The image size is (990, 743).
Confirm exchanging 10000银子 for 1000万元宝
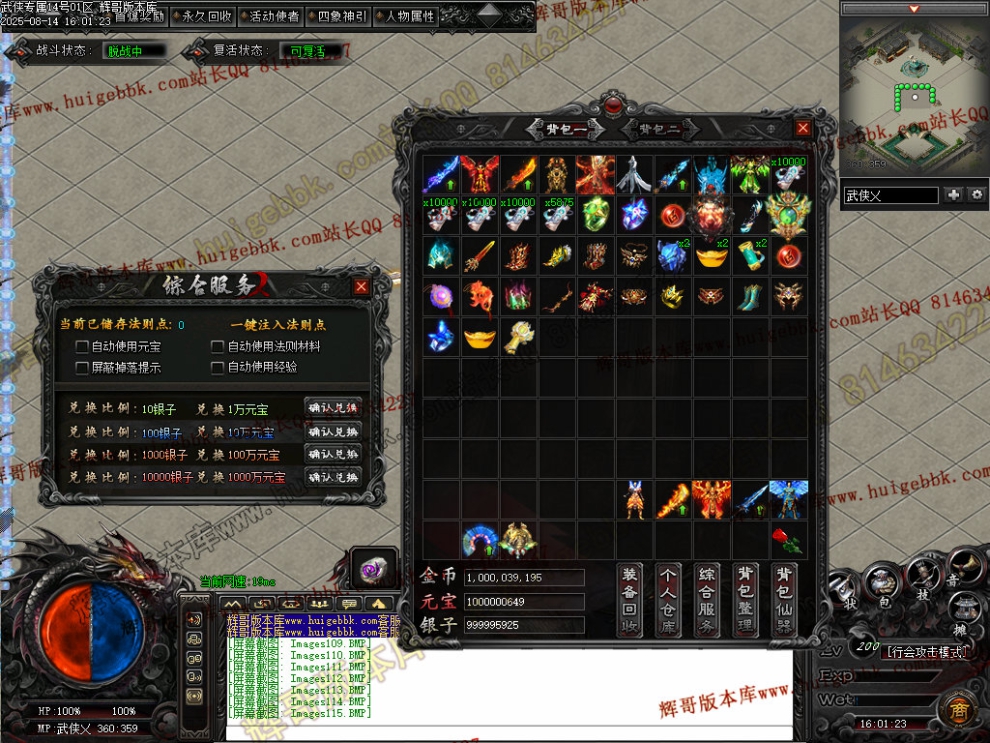pyautogui.click(x=333, y=477)
